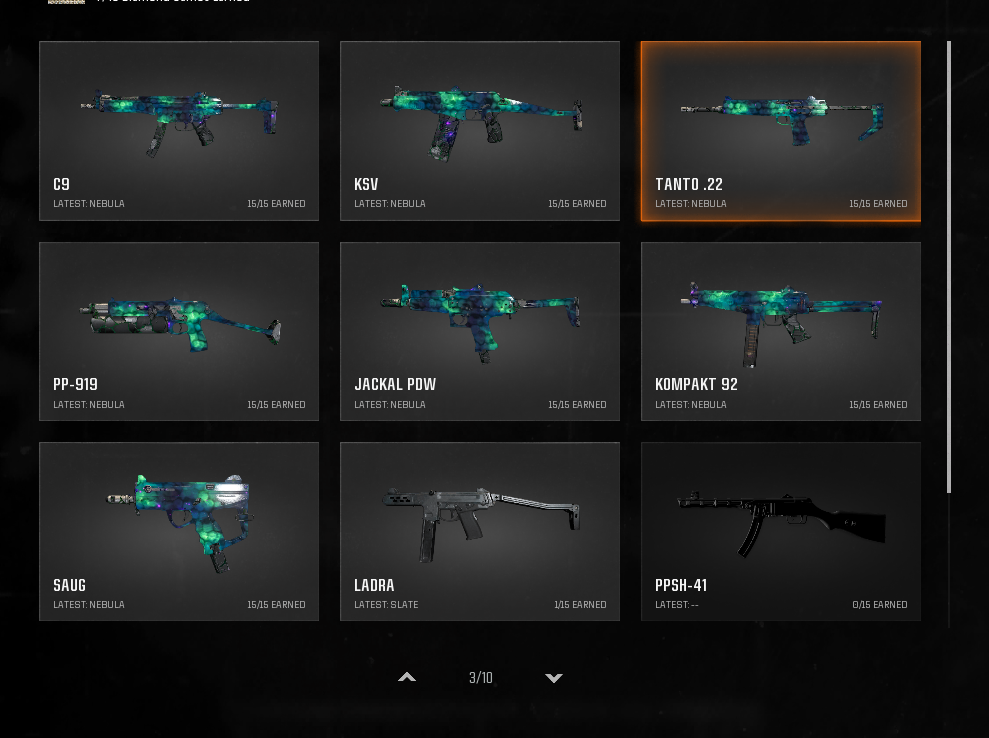This screenshot has height=738, width=989.
Task: Choose the highlighted Tanto .22 tile
Action: click(x=780, y=131)
